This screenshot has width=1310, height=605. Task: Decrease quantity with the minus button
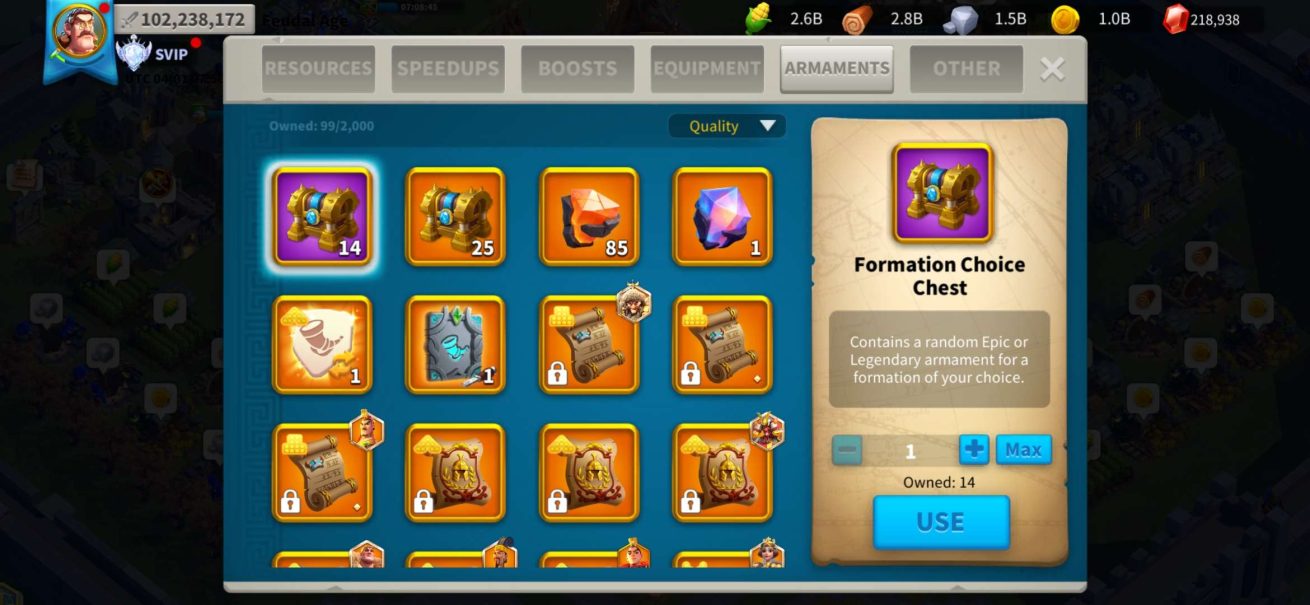(847, 450)
